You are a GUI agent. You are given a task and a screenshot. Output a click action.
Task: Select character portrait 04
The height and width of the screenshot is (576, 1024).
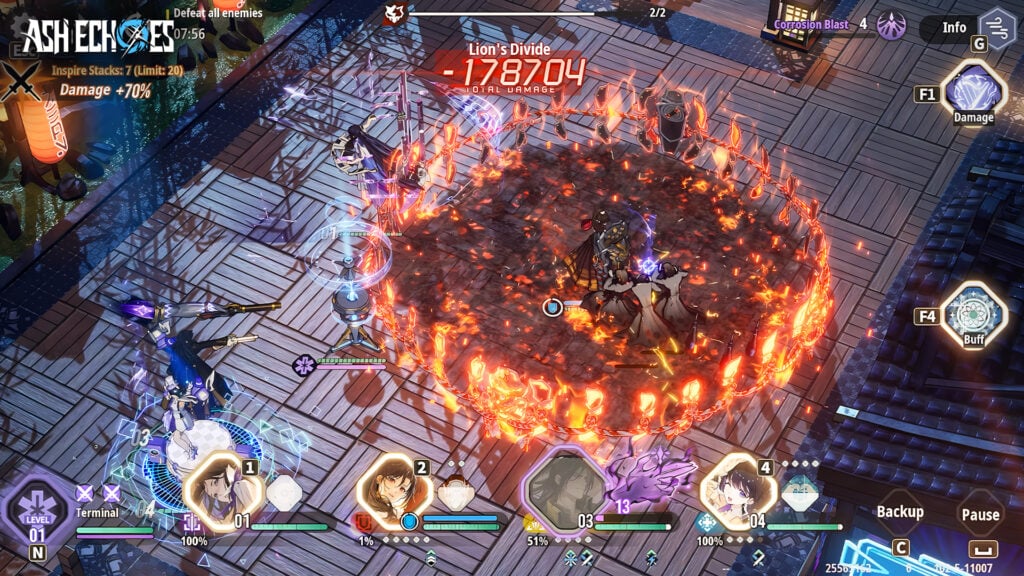pyautogui.click(x=738, y=491)
